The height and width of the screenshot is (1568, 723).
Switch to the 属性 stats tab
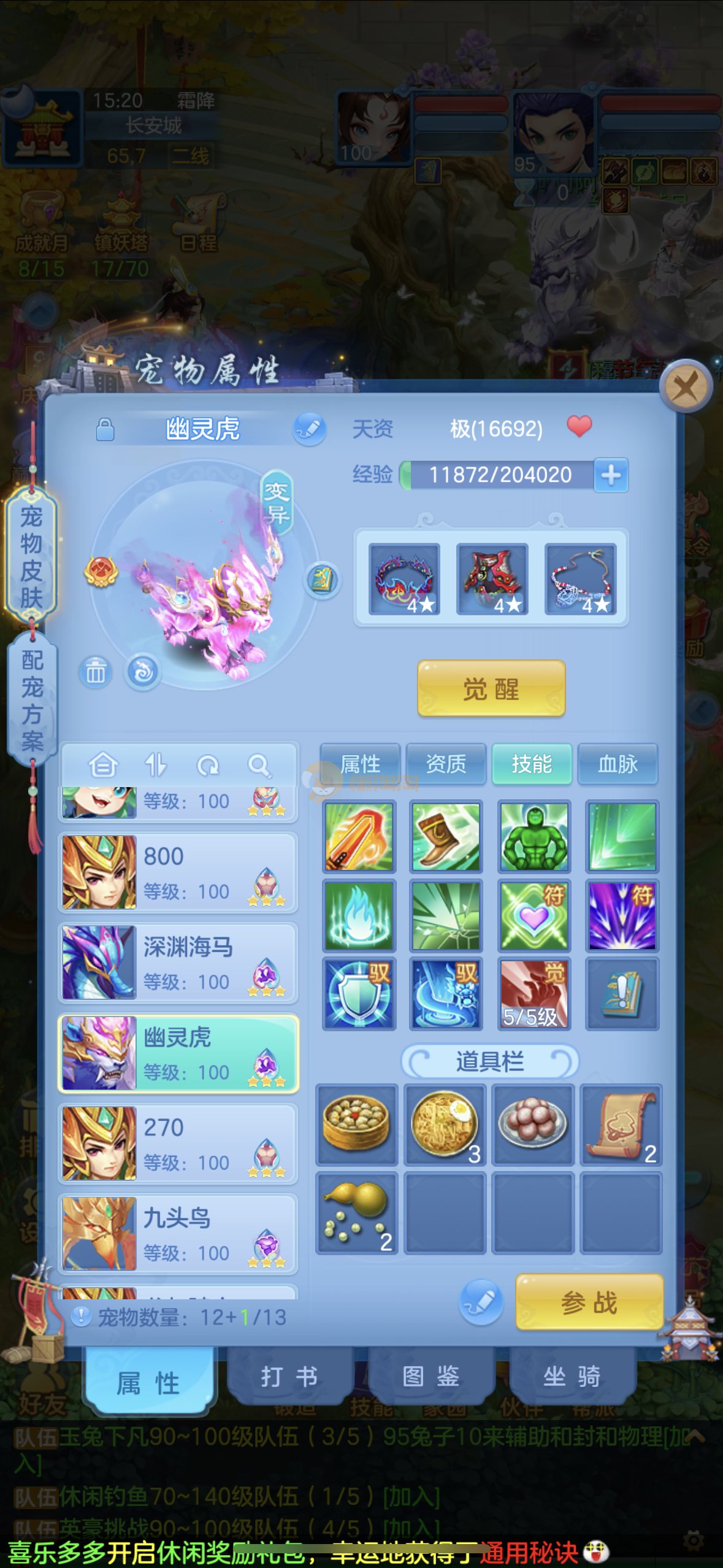tap(360, 764)
